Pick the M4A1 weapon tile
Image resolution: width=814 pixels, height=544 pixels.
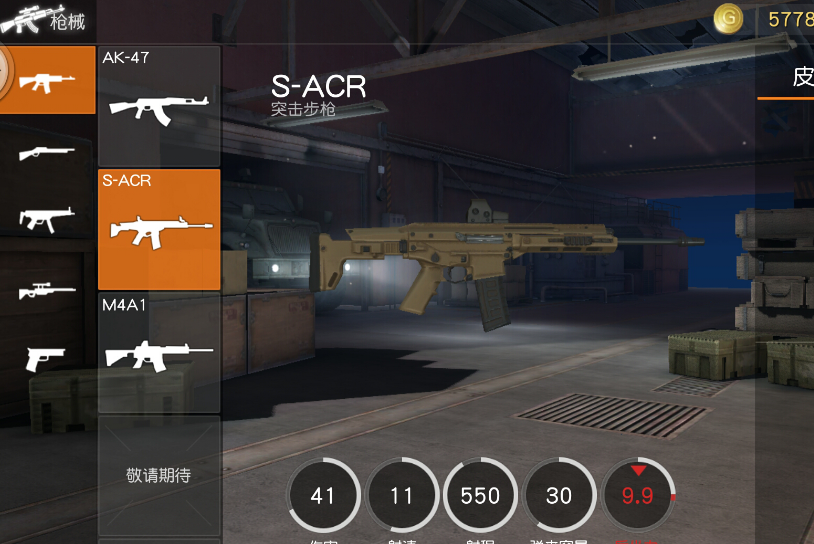(158, 353)
